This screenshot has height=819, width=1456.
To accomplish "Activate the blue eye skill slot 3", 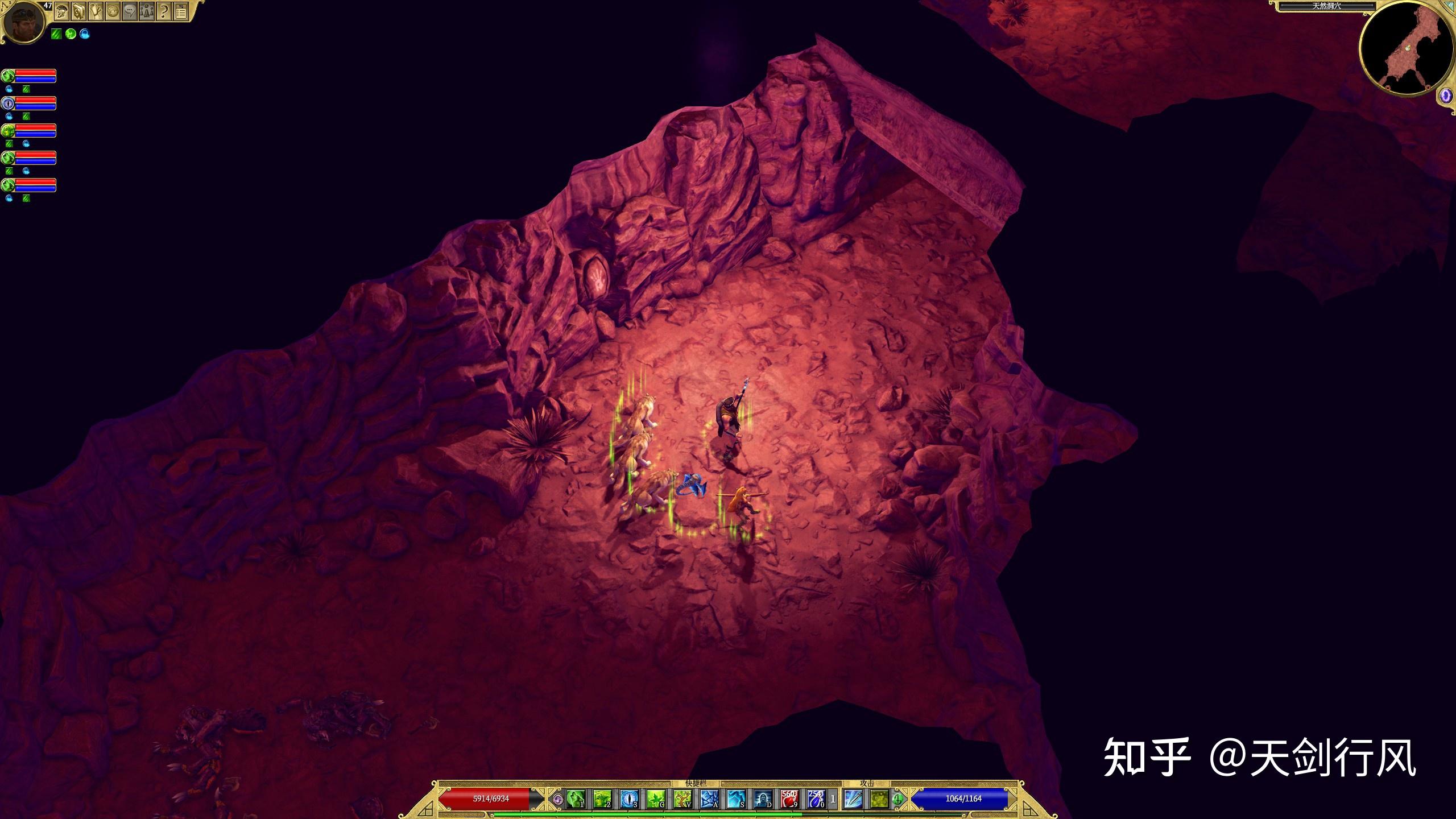I will (629, 799).
